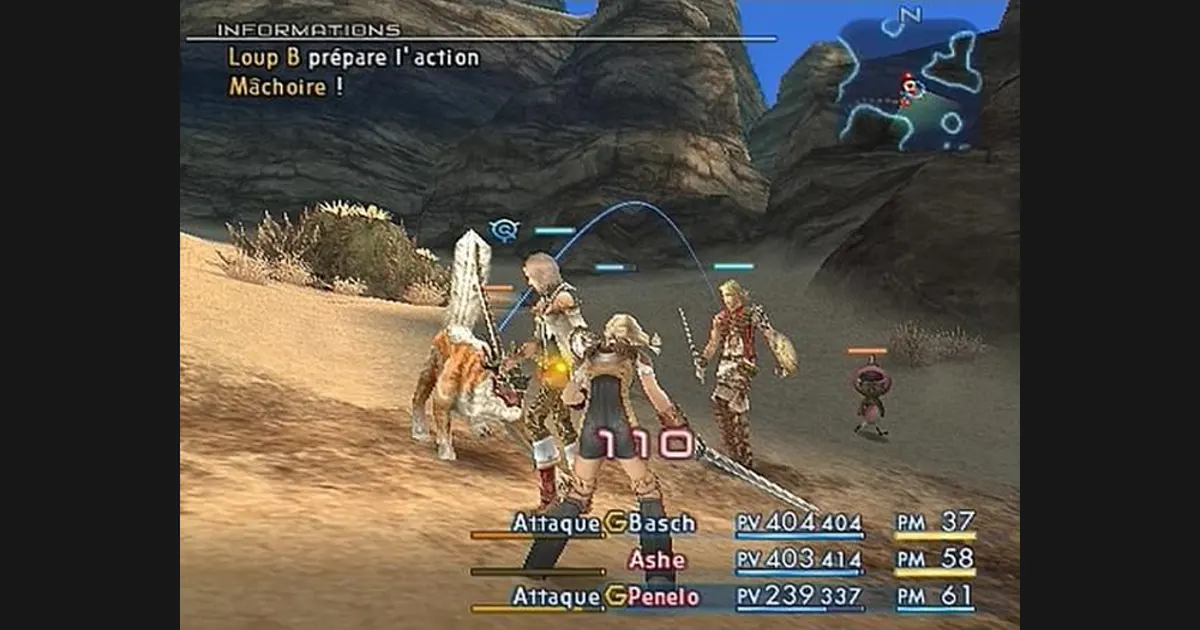Open the minimap in the corner
The image size is (1200, 630).
(910, 85)
